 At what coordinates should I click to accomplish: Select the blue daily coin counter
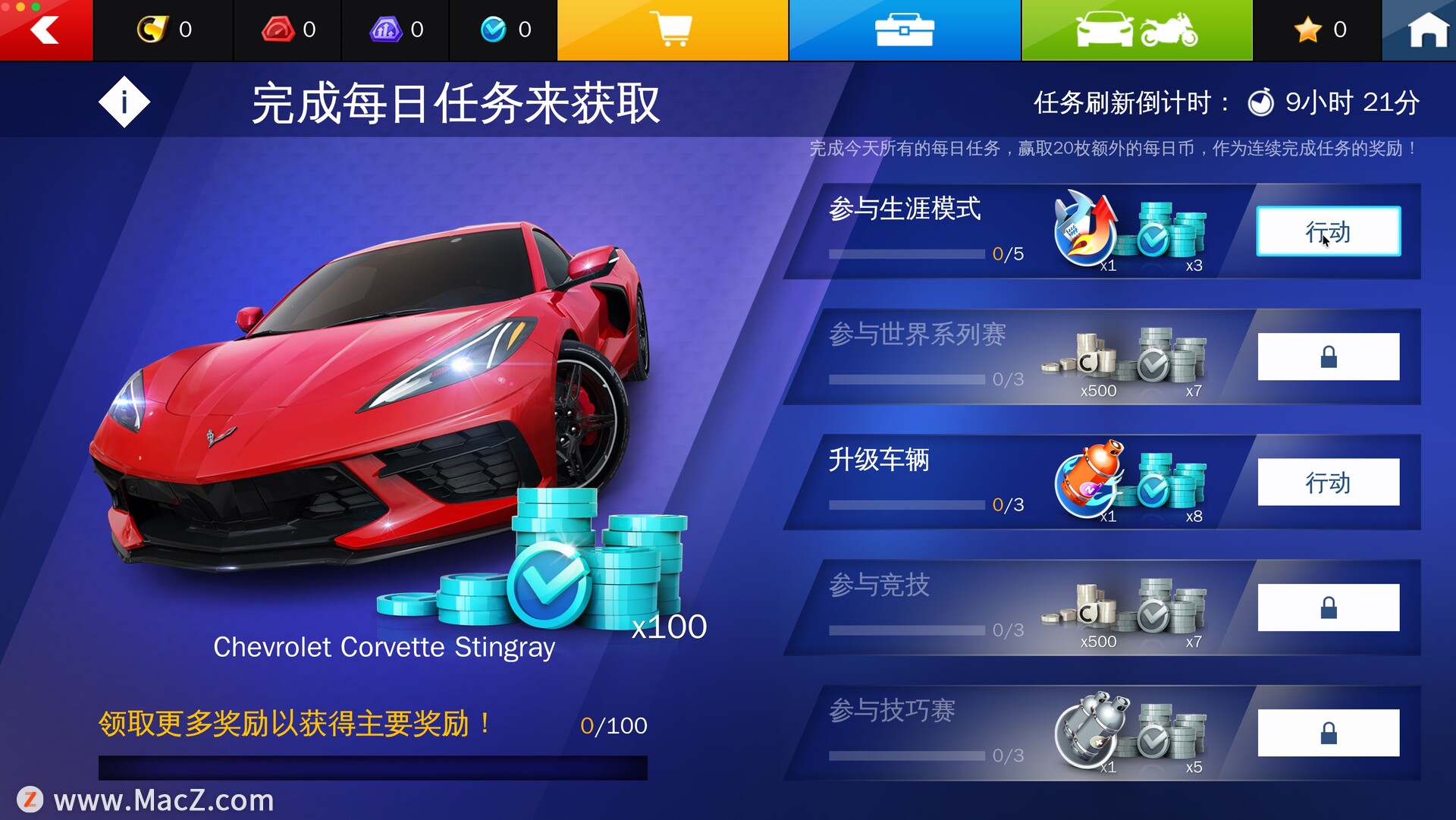[505, 30]
